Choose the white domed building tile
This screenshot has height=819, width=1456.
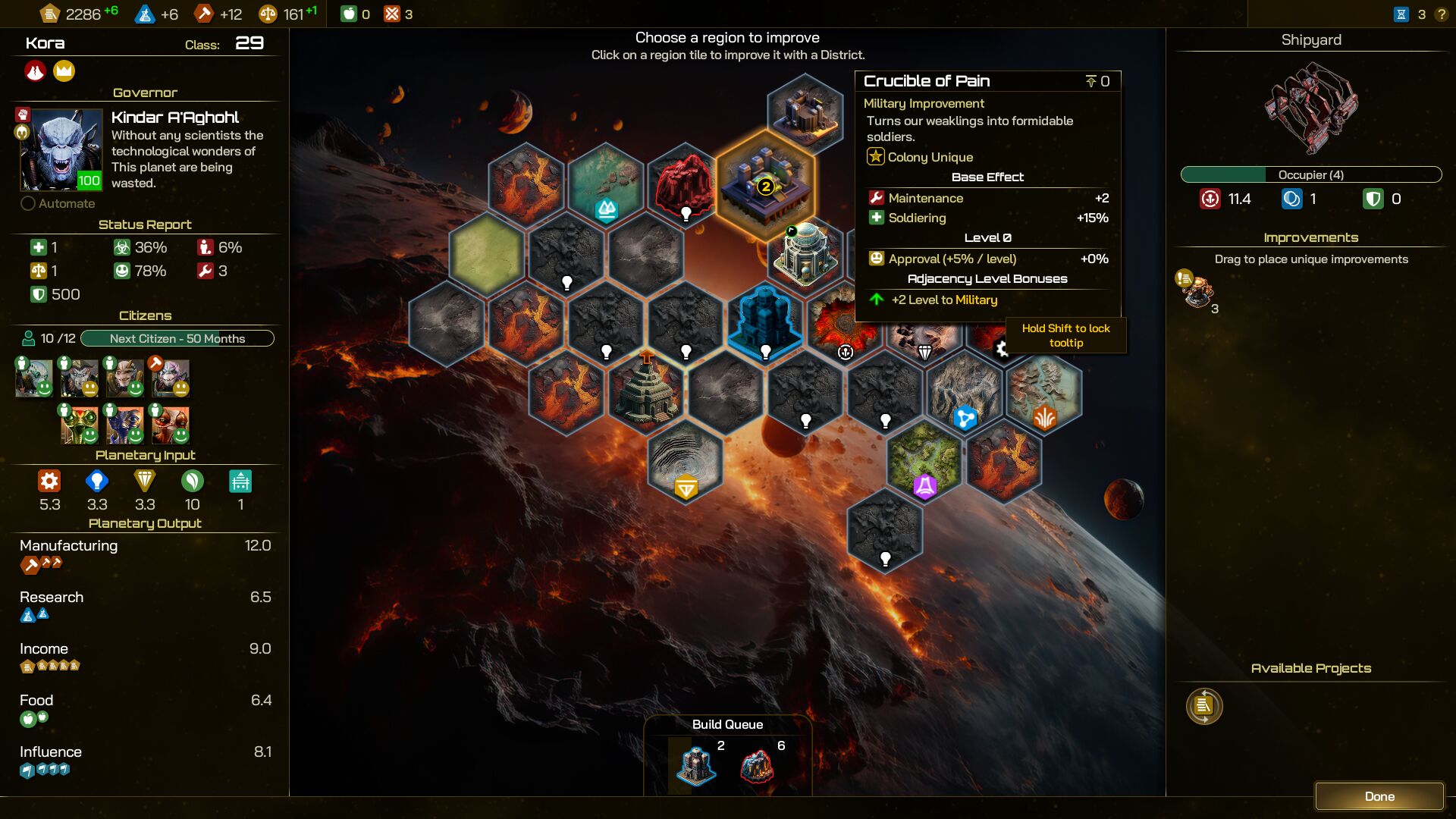(806, 254)
